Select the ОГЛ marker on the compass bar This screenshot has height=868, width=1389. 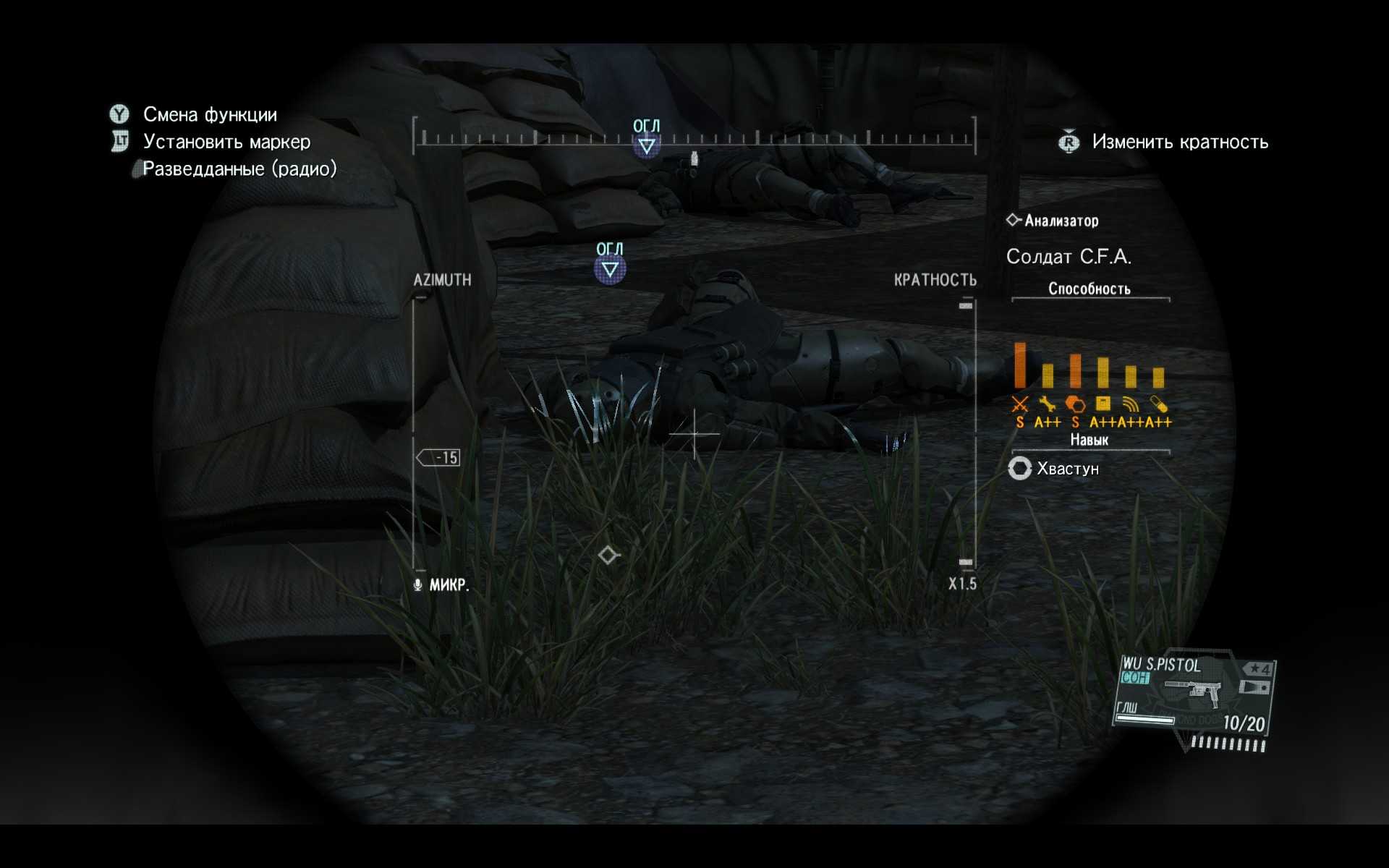click(x=646, y=145)
